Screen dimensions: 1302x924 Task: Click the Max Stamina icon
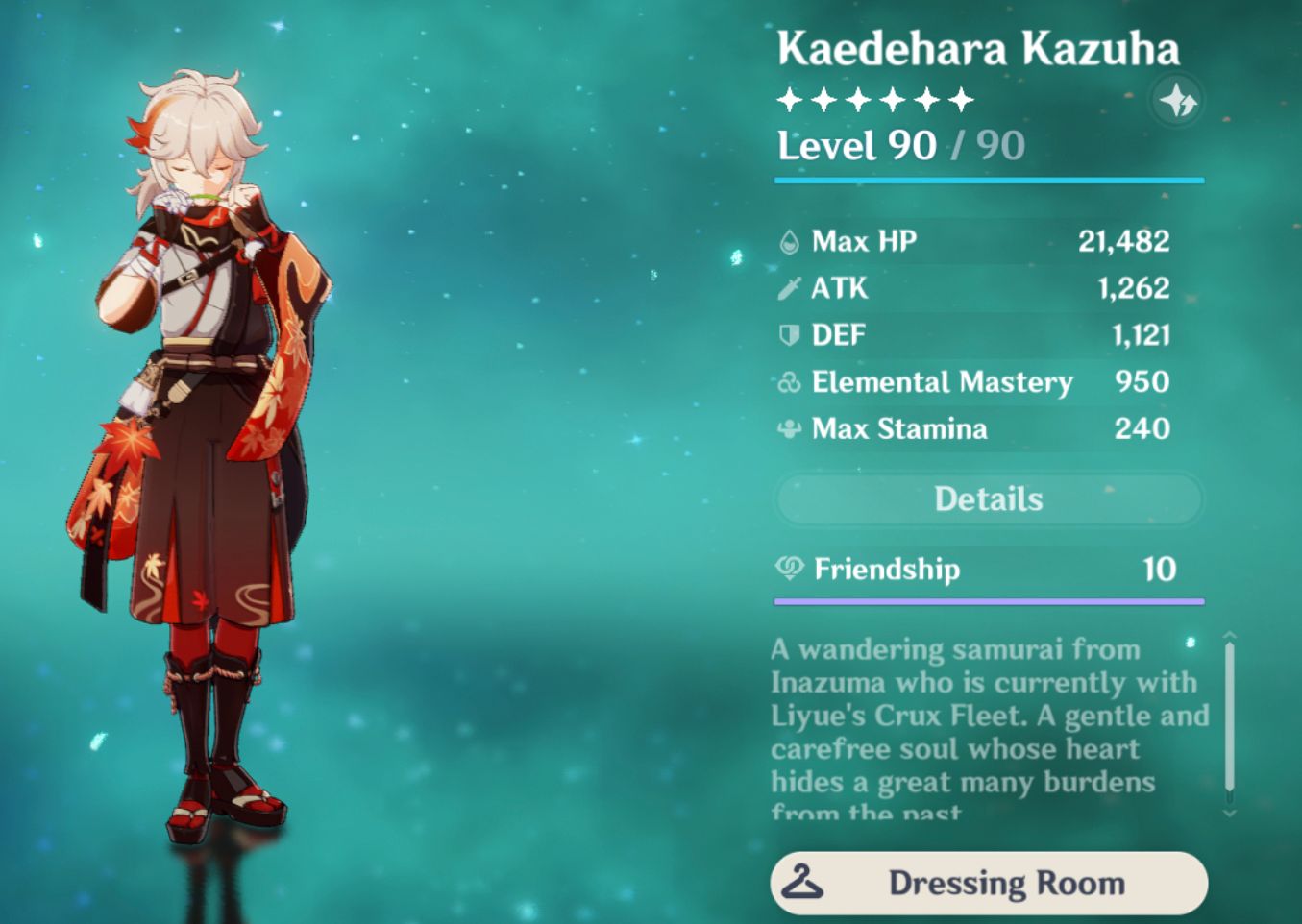pyautogui.click(x=788, y=428)
